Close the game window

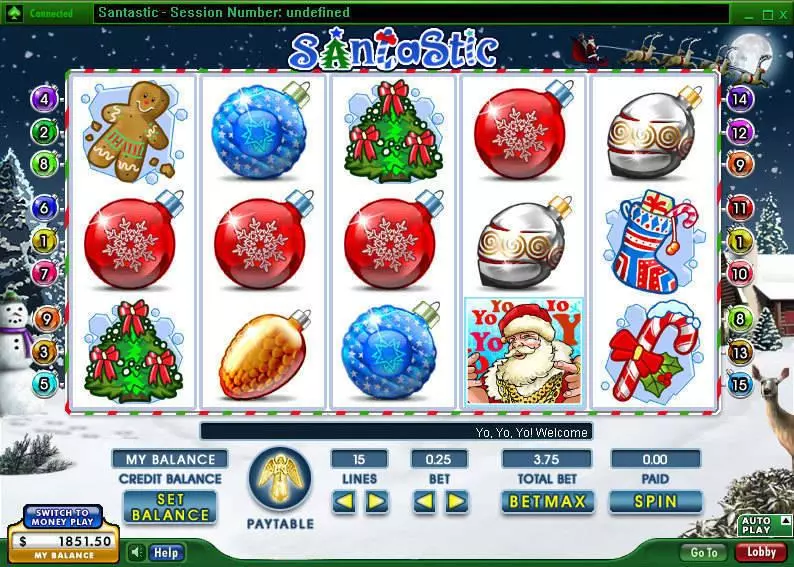click(x=782, y=14)
